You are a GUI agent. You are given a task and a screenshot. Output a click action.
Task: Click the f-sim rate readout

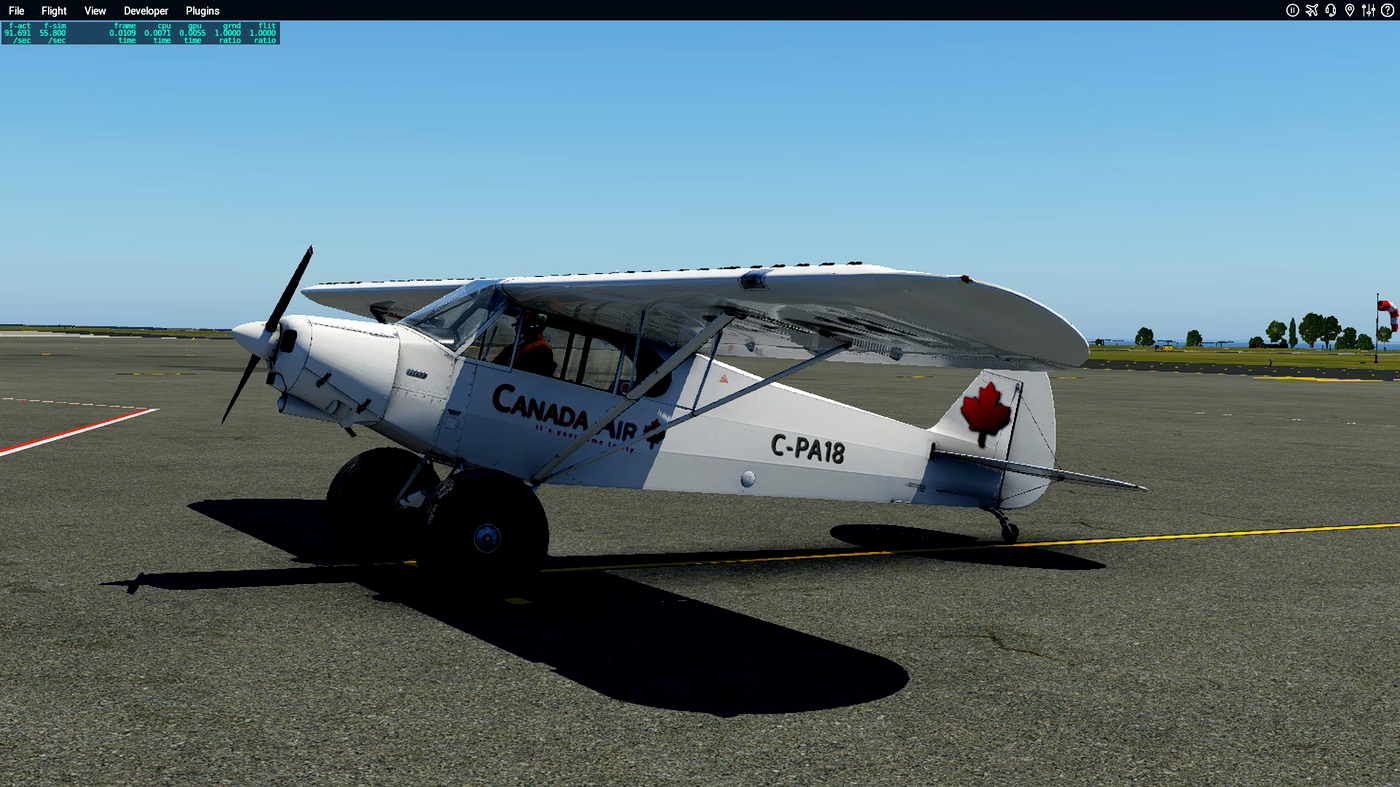point(52,32)
